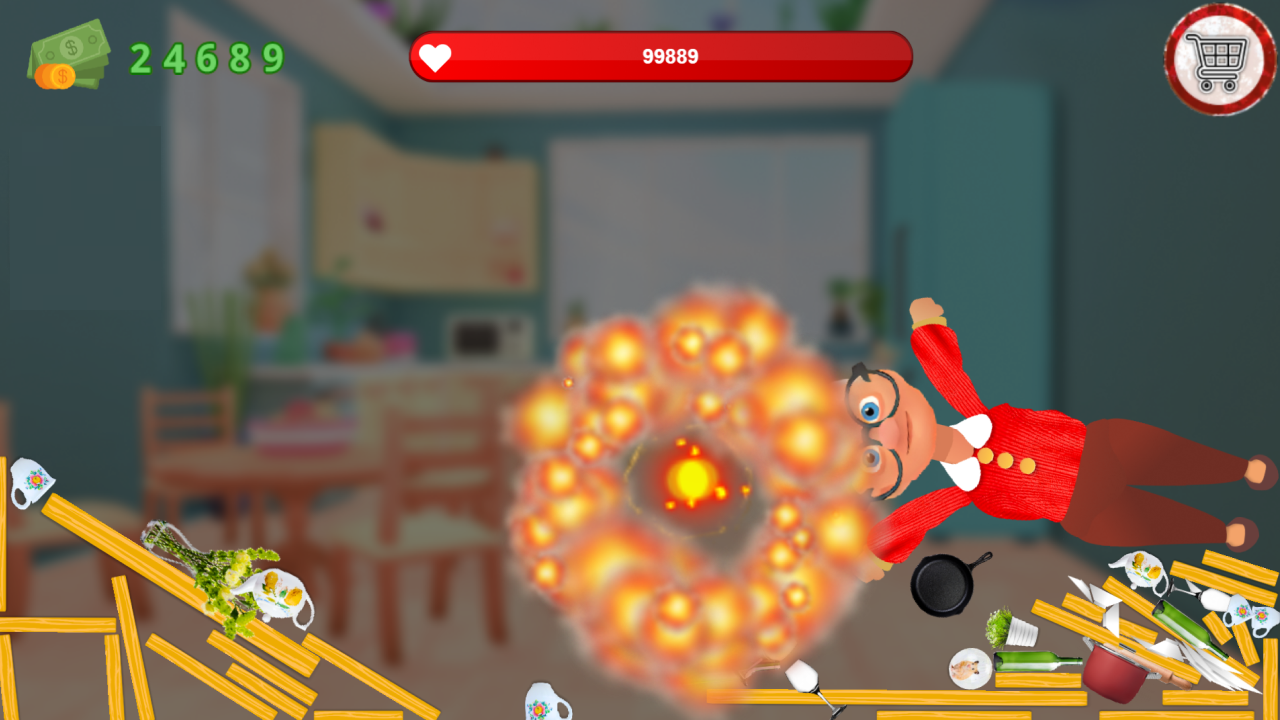Viewport: 1280px width, 720px height.
Task: Click the white heart icon
Action: (434, 57)
